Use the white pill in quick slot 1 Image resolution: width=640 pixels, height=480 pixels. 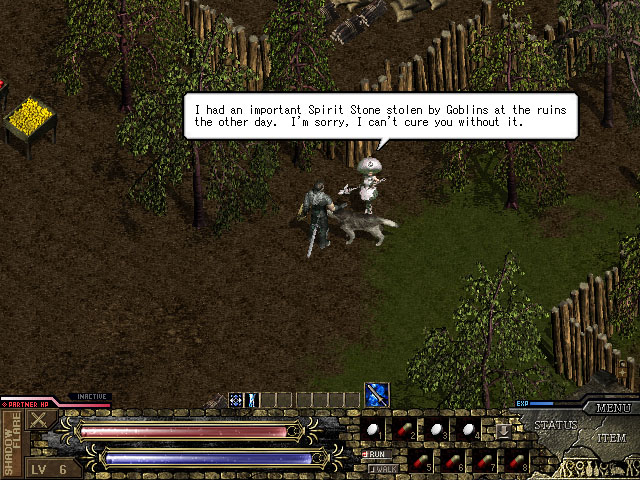pos(373,429)
